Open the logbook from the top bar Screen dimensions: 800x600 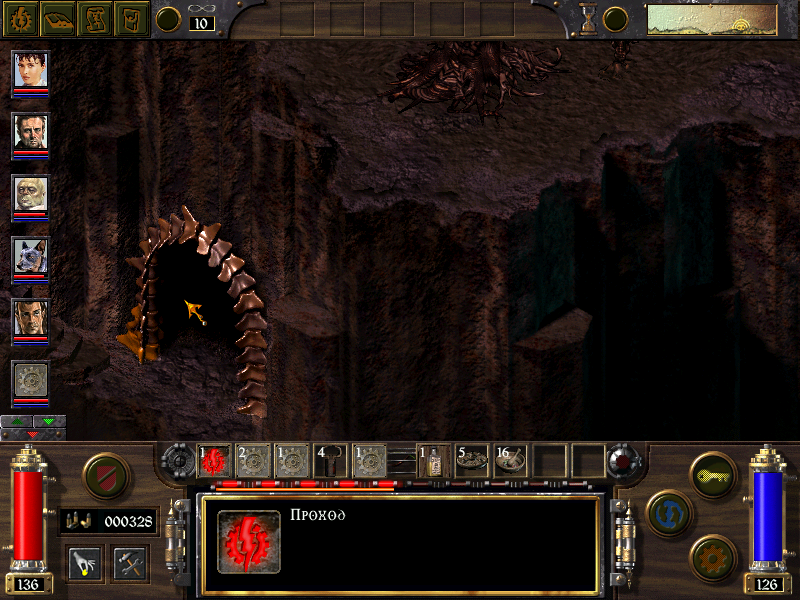coord(58,17)
